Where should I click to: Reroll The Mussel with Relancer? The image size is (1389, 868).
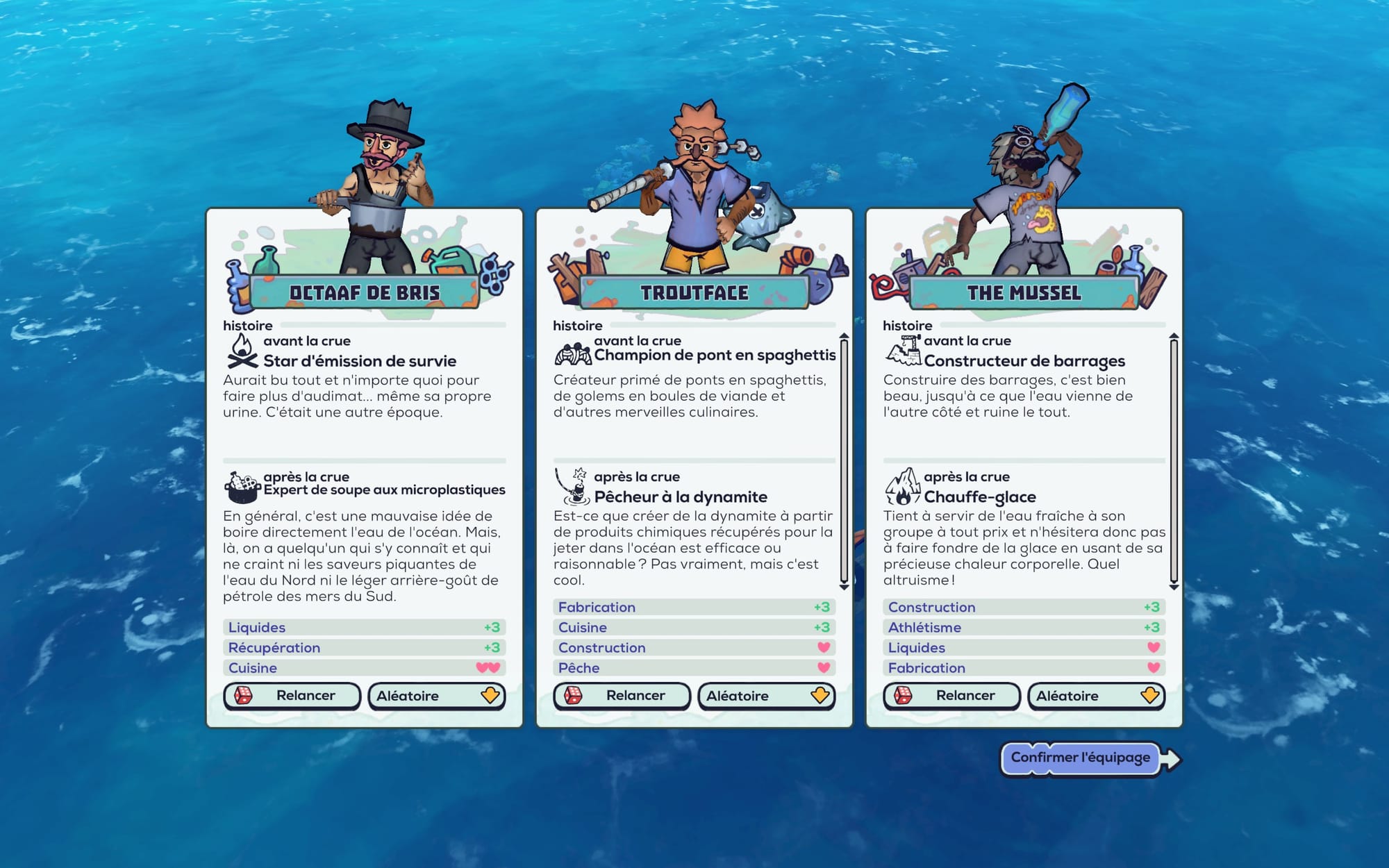(x=951, y=696)
